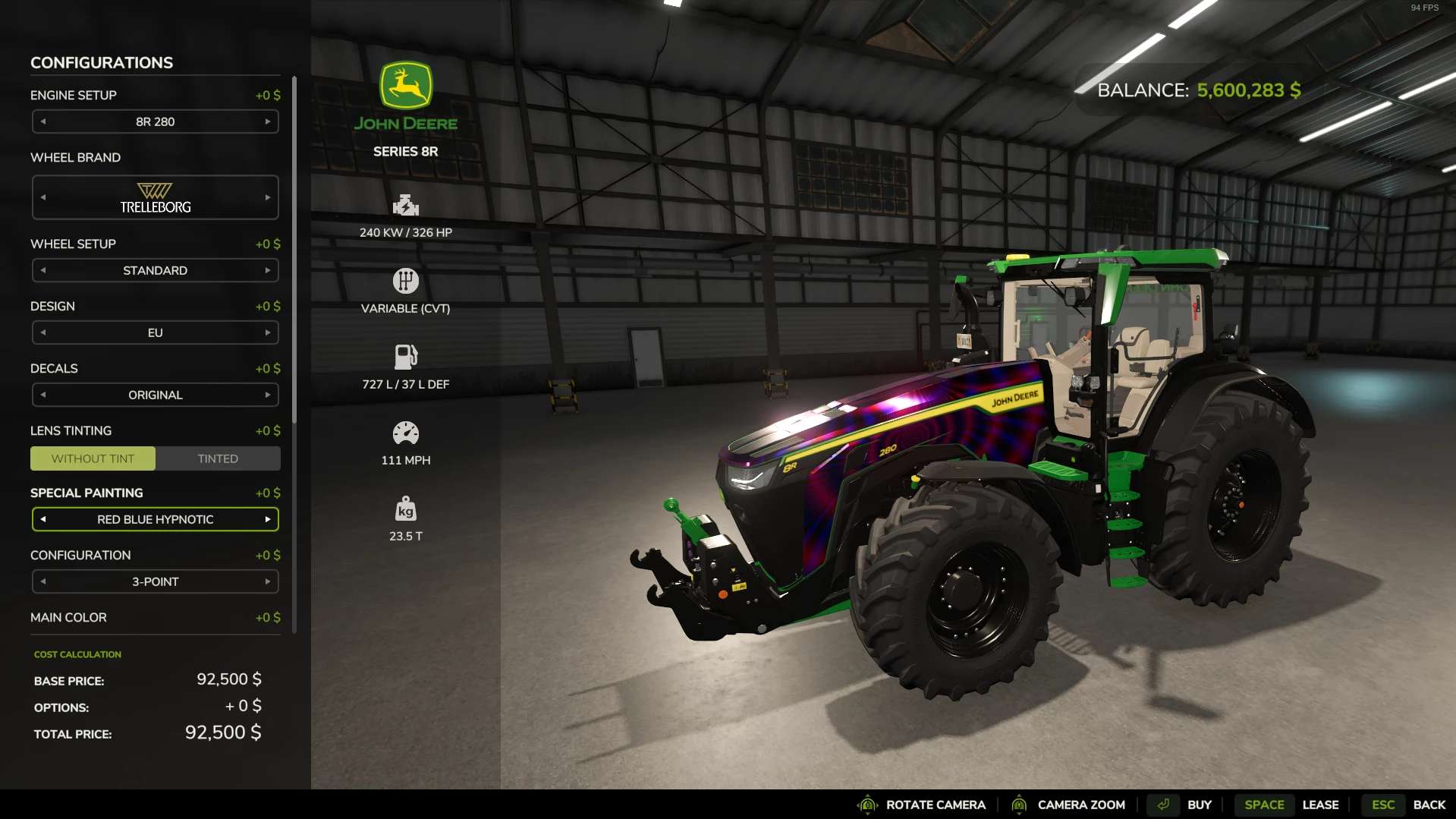Screen dimensions: 1456x819
Task: Select Without Tint lens option
Action: (93, 458)
